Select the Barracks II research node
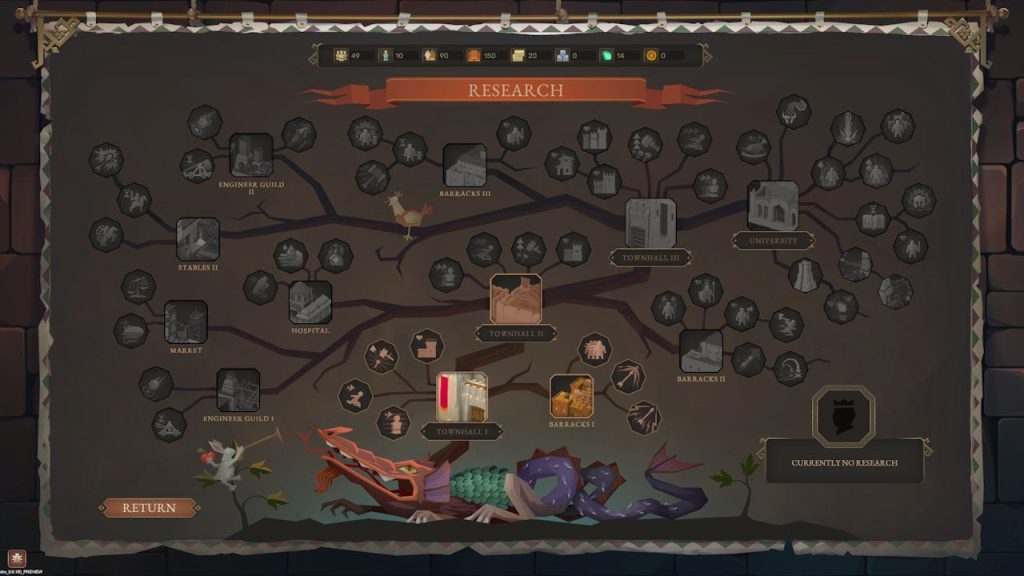The height and width of the screenshot is (576, 1024). pos(701,351)
